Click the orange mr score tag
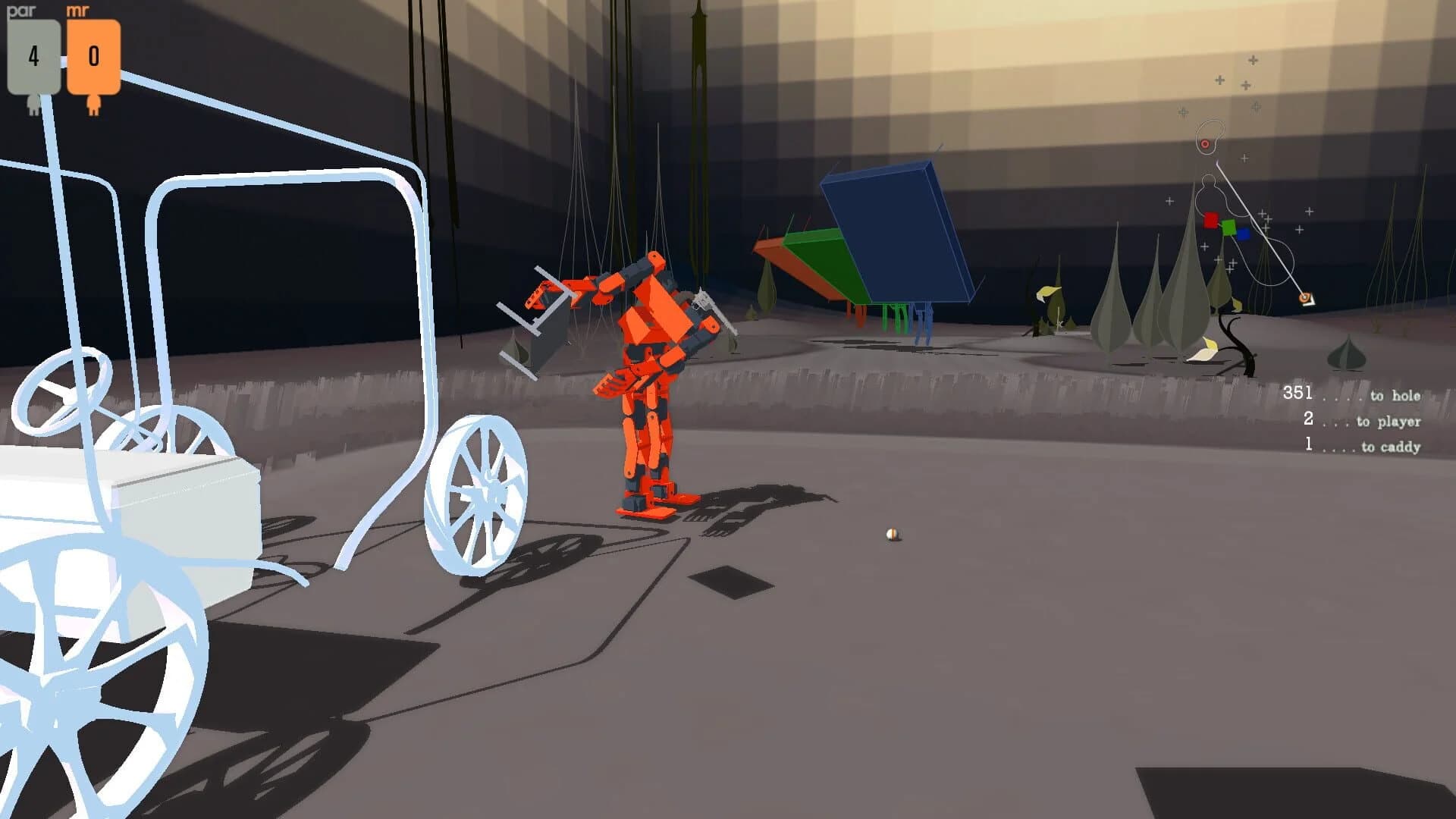 (94, 55)
